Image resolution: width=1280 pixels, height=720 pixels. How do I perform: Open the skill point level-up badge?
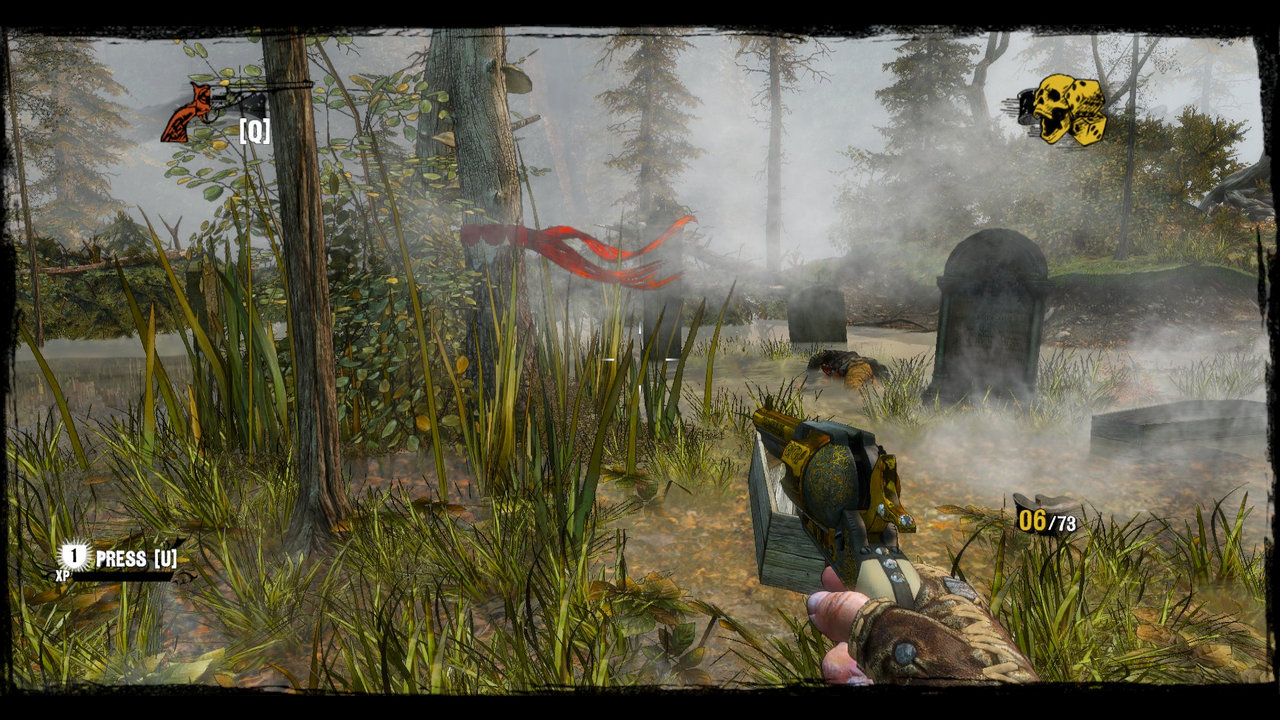click(x=73, y=555)
